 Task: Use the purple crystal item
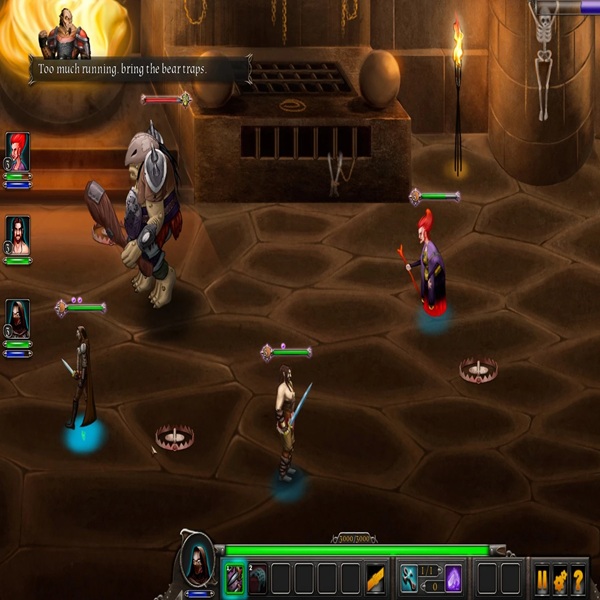(x=453, y=578)
